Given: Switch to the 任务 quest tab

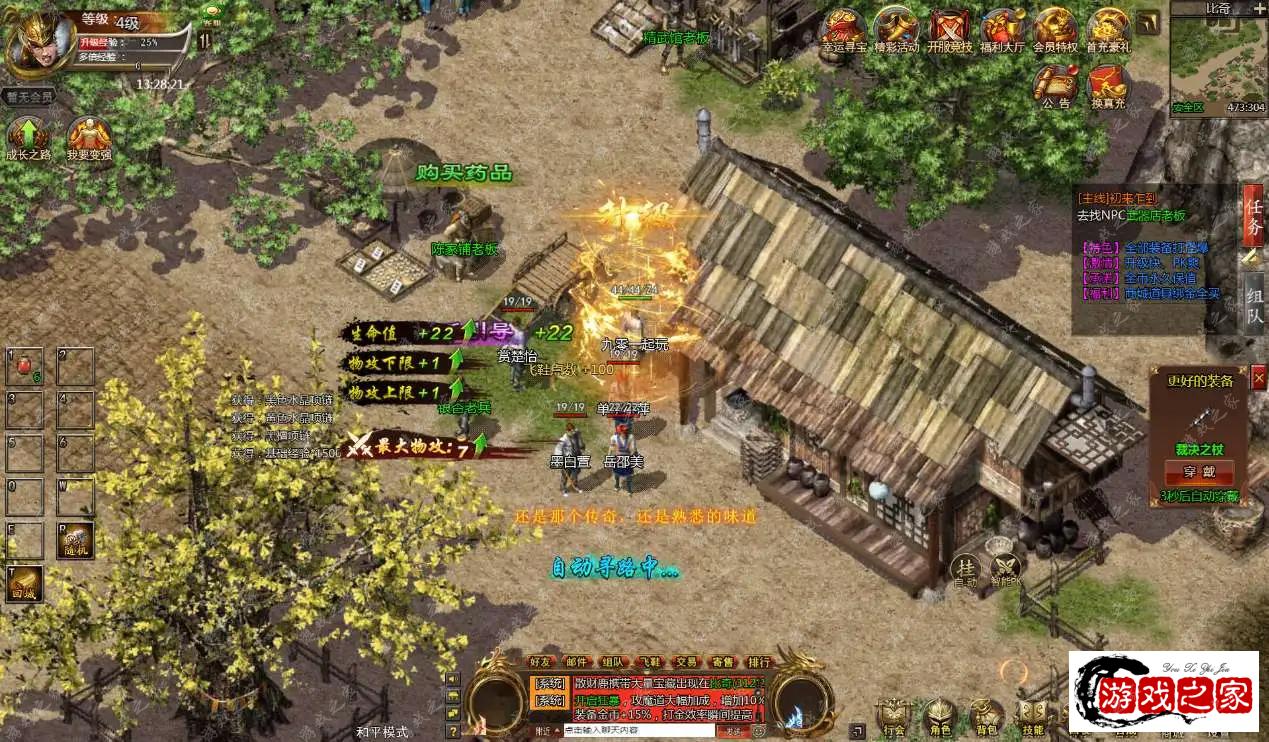Looking at the screenshot, I should pyautogui.click(x=1253, y=217).
